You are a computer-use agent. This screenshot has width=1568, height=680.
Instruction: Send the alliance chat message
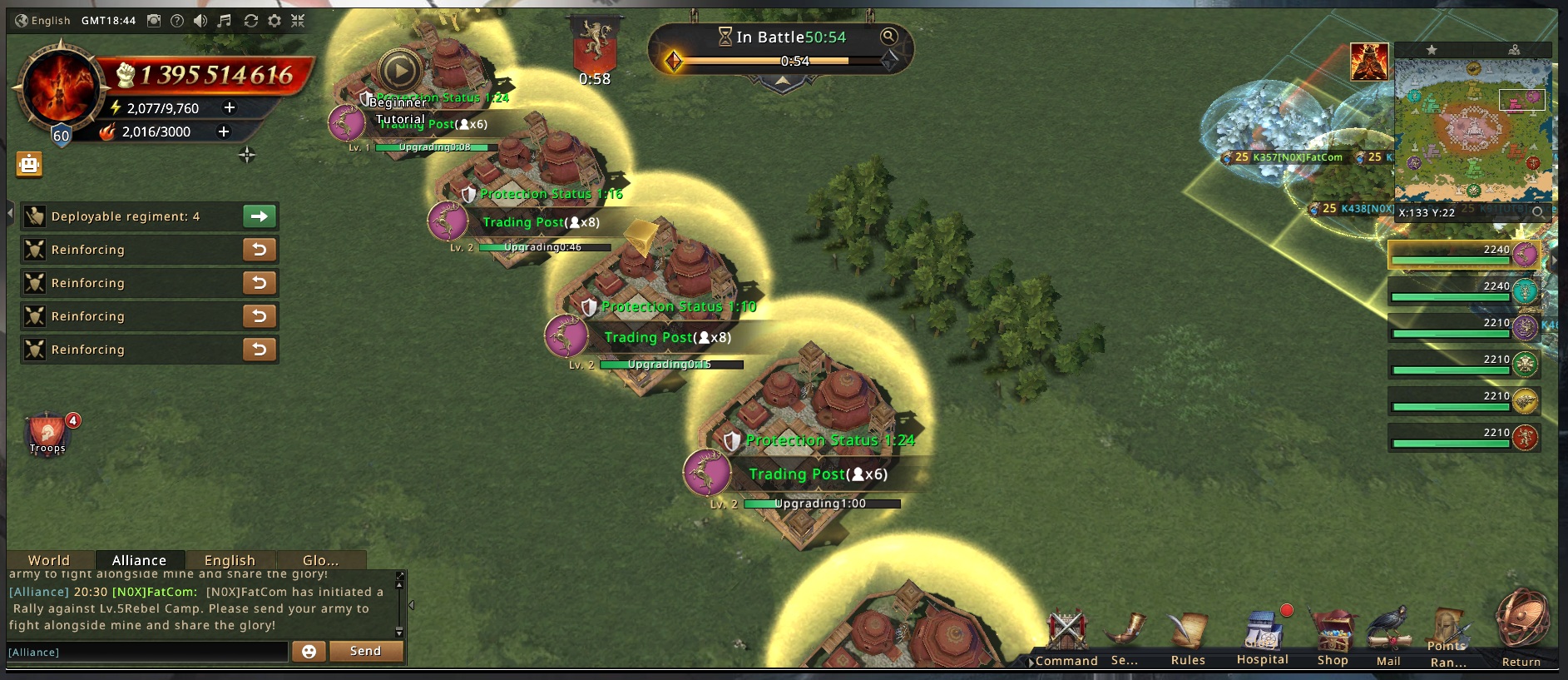click(365, 651)
